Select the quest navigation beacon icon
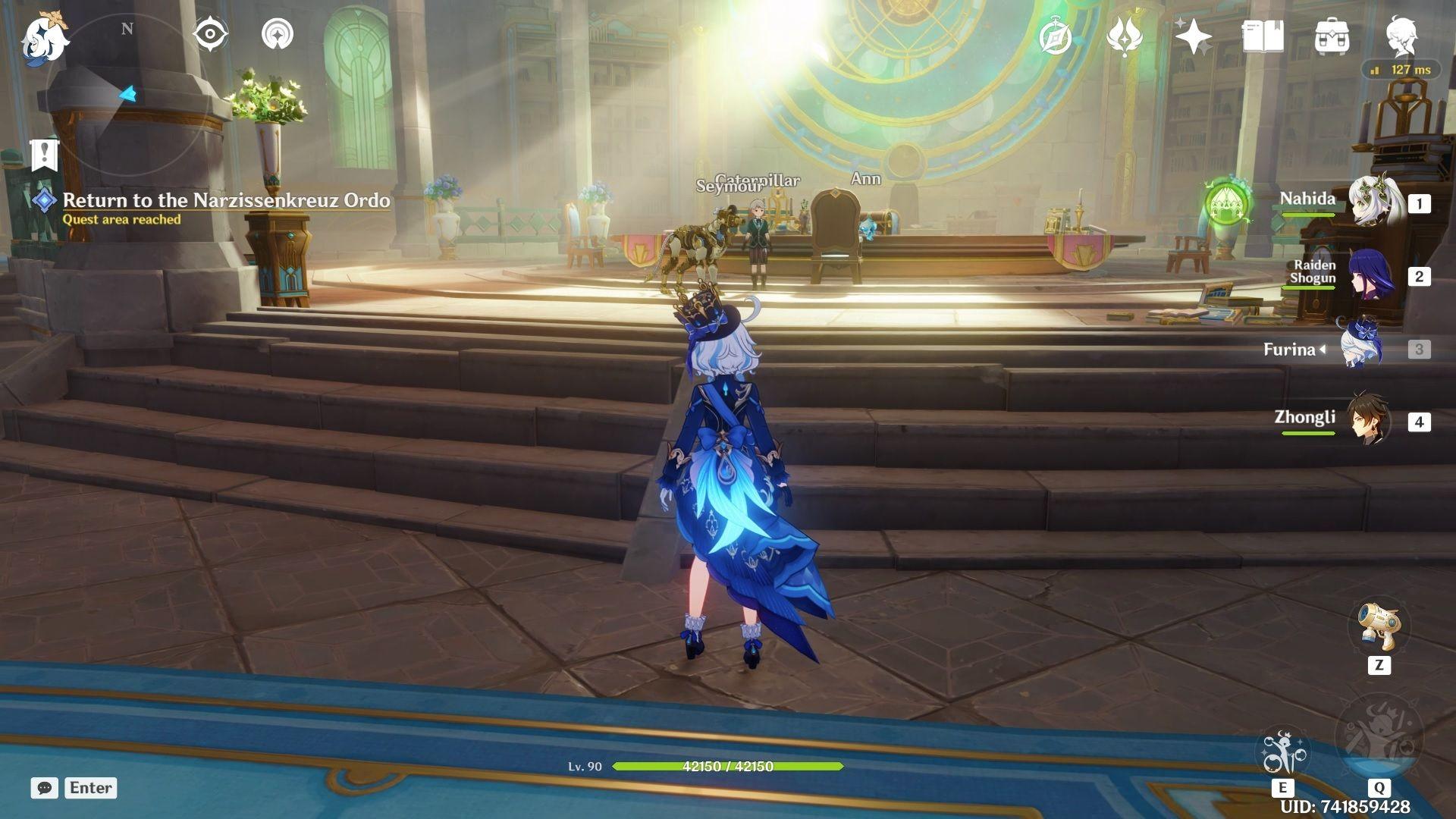Viewport: 1456px width, 819px height. pos(278,33)
